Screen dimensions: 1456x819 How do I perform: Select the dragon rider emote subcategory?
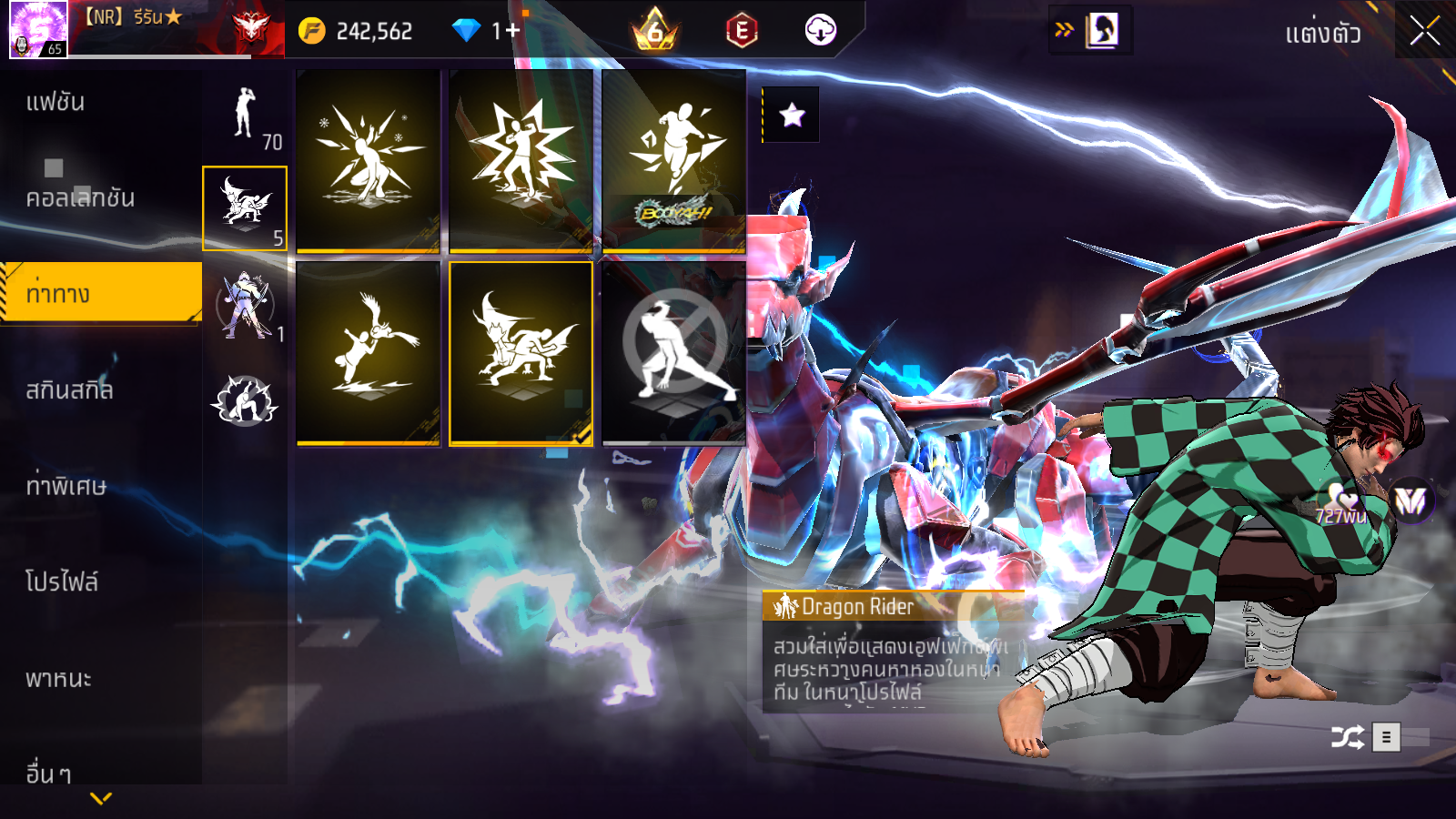(245, 207)
